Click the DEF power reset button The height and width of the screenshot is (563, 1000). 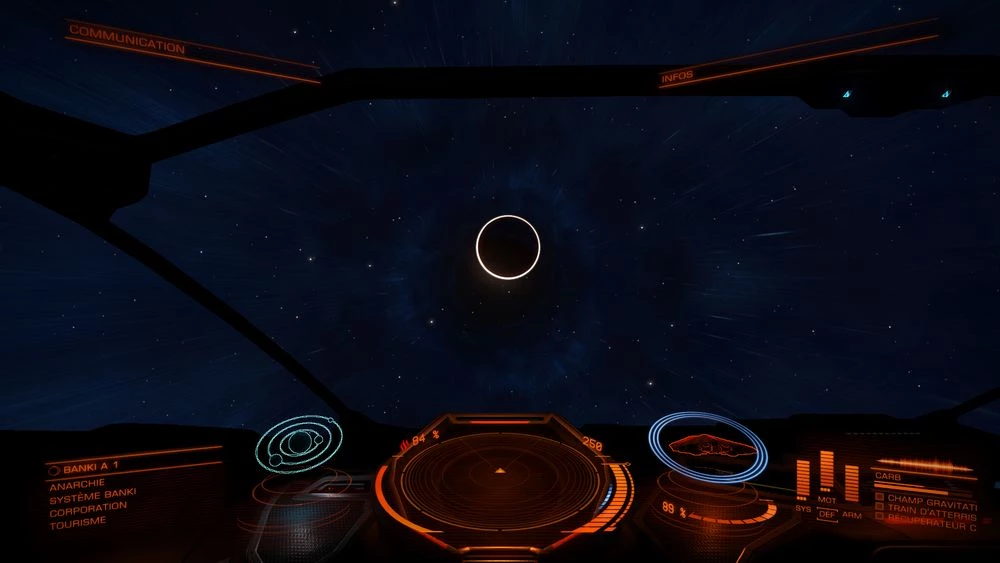coord(827,516)
